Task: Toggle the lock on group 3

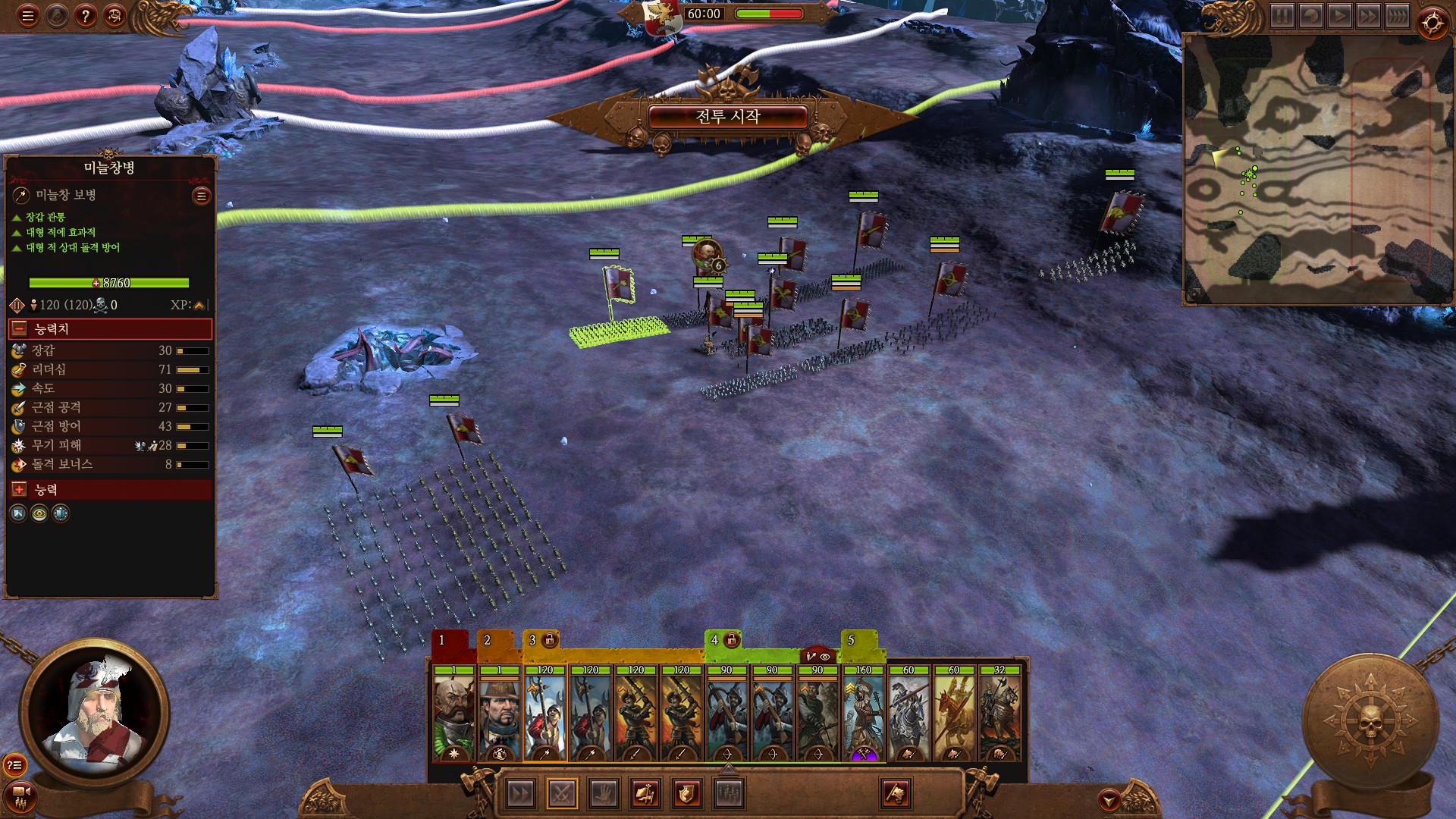Action: [550, 641]
